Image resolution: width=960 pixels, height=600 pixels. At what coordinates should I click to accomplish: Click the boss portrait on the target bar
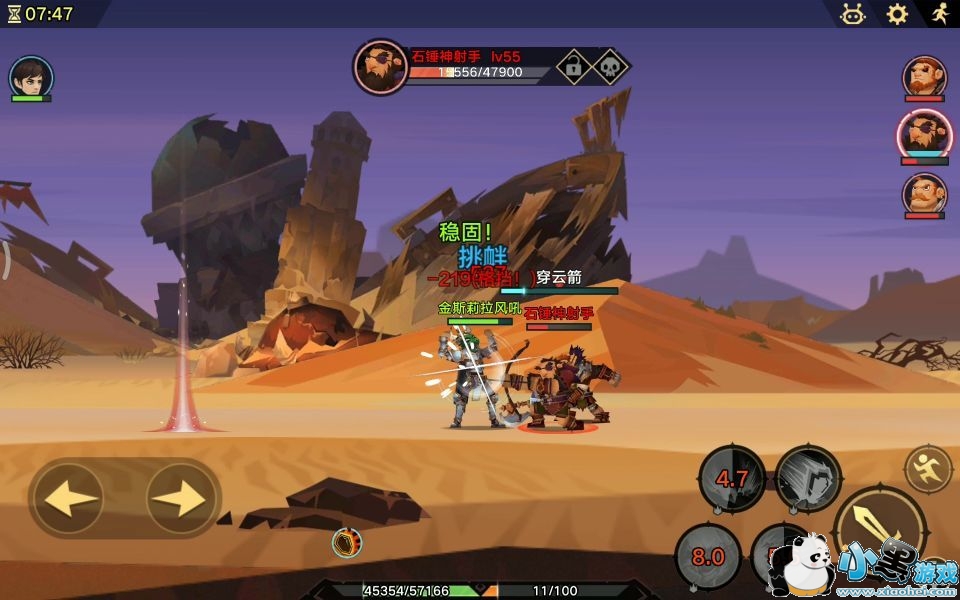coord(380,67)
